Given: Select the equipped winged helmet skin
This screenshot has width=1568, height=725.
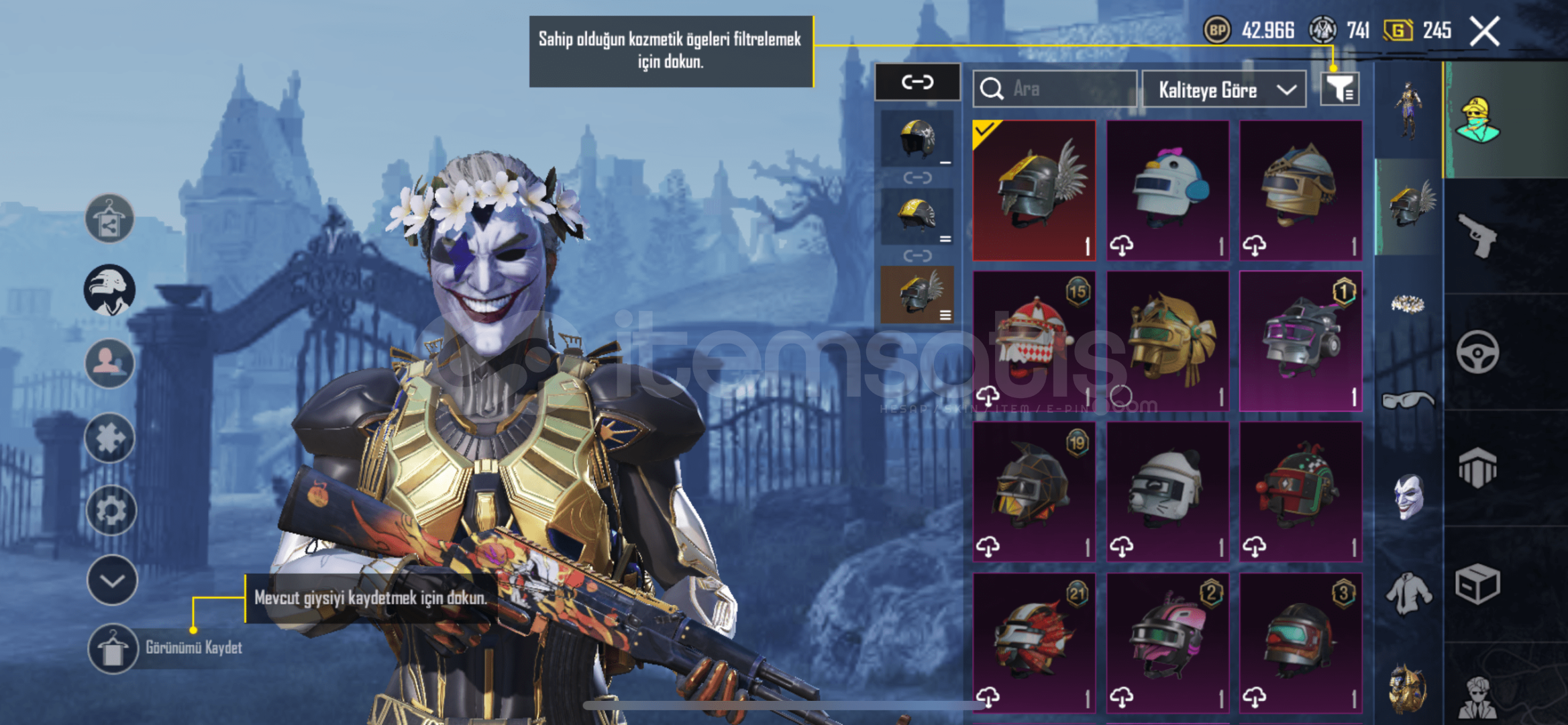Looking at the screenshot, I should [x=1034, y=190].
